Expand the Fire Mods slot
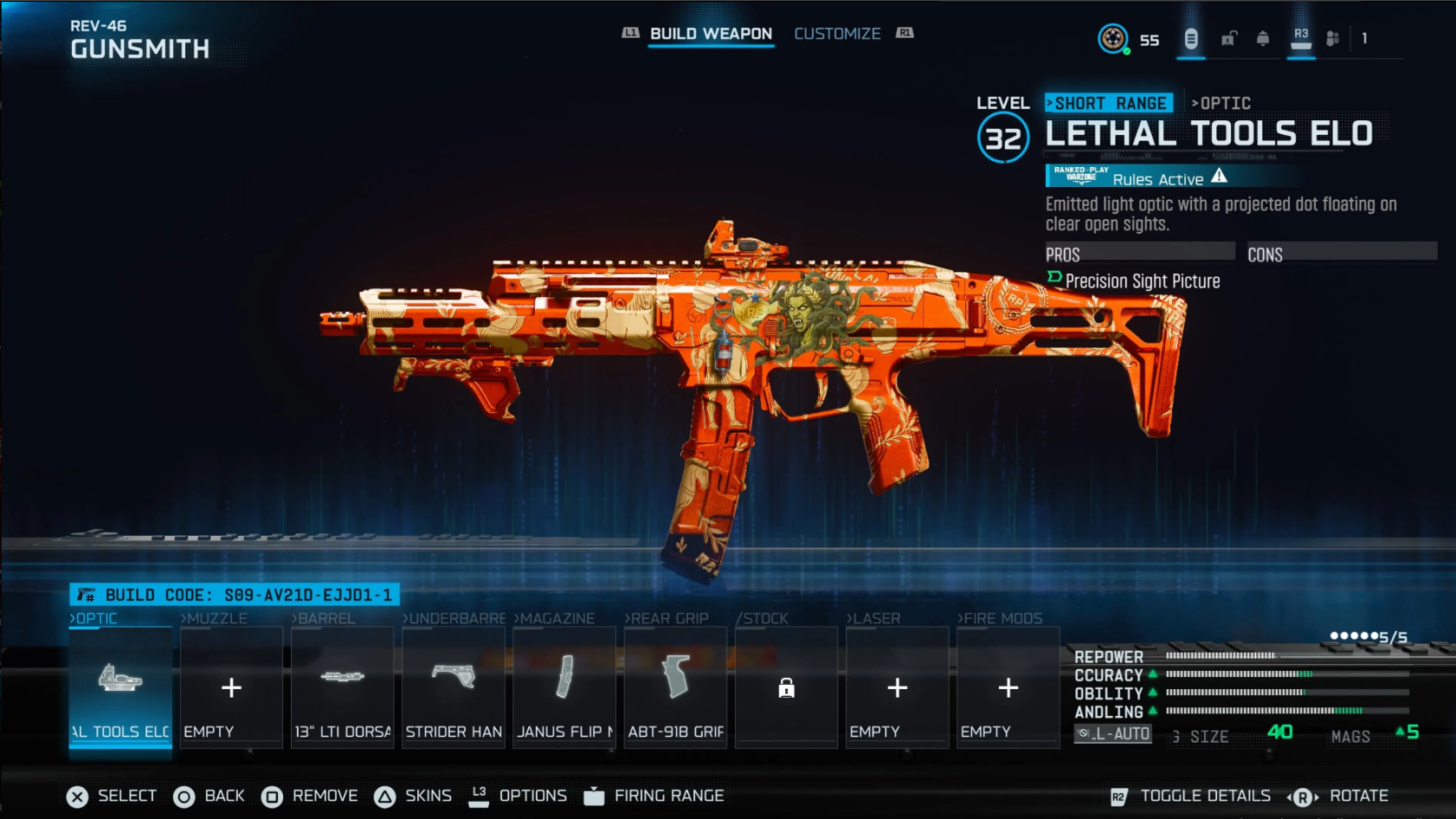Image resolution: width=1456 pixels, height=819 pixels. (x=1008, y=688)
